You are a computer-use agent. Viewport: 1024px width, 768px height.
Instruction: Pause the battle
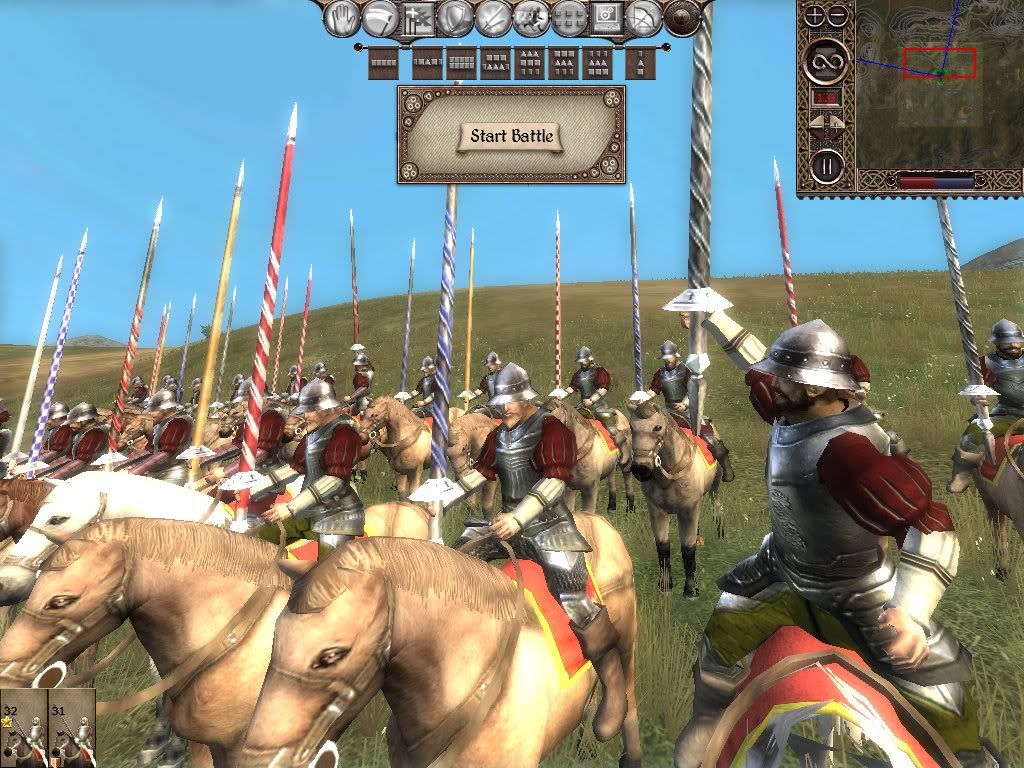(826, 165)
